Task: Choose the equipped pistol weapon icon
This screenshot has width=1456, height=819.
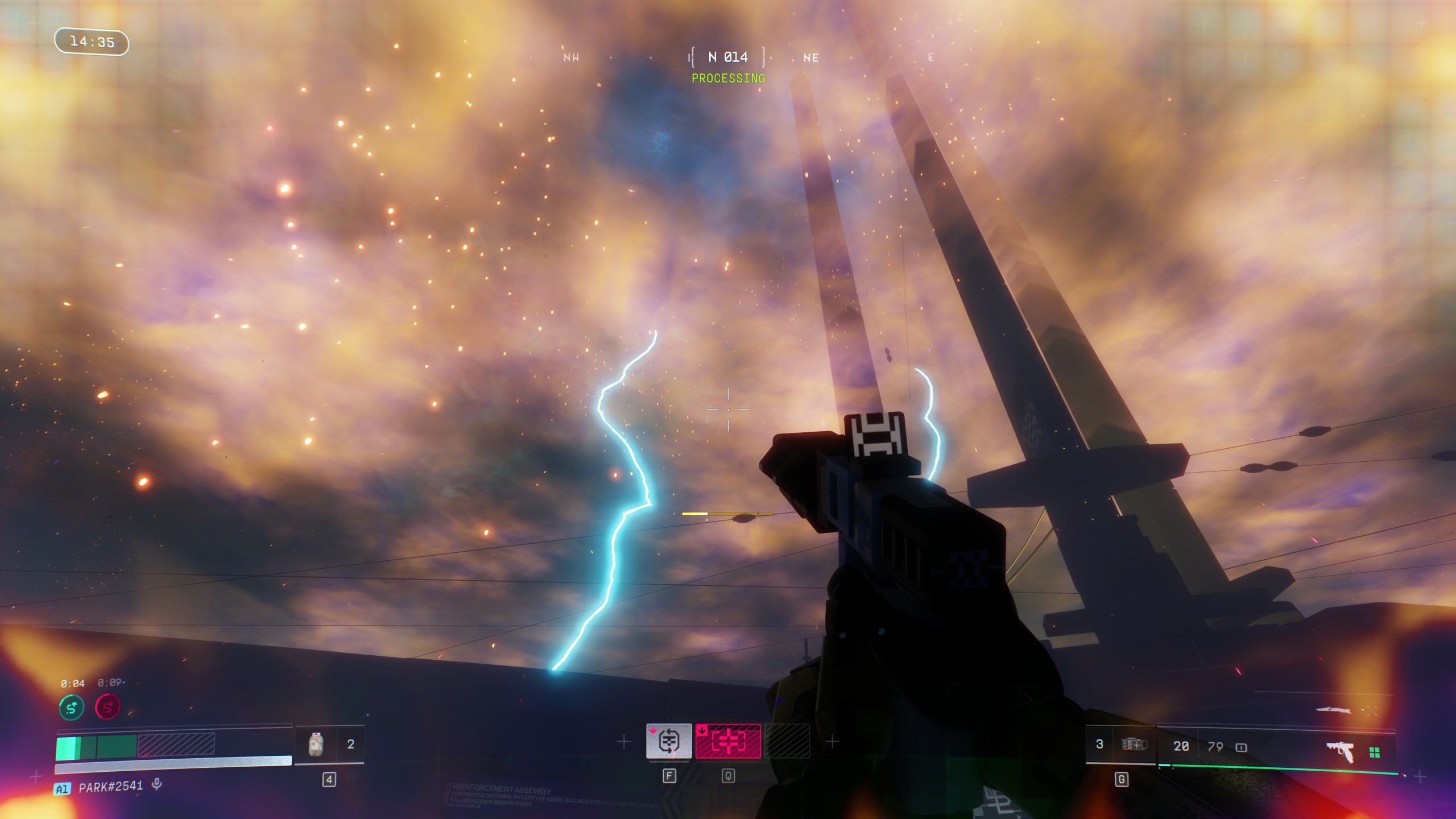Action: click(x=1340, y=751)
